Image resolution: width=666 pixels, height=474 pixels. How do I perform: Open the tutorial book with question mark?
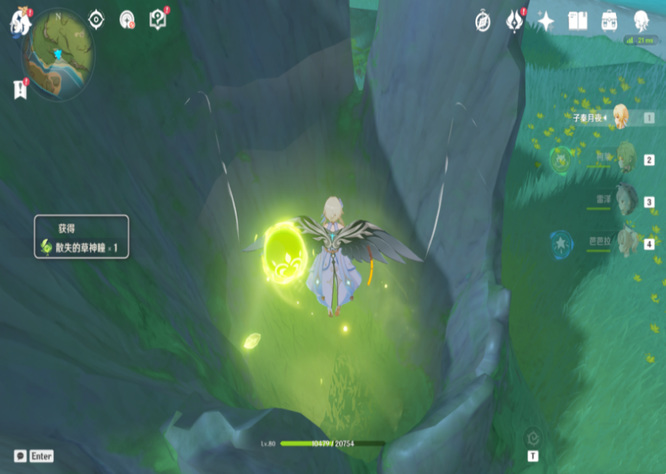[157, 19]
